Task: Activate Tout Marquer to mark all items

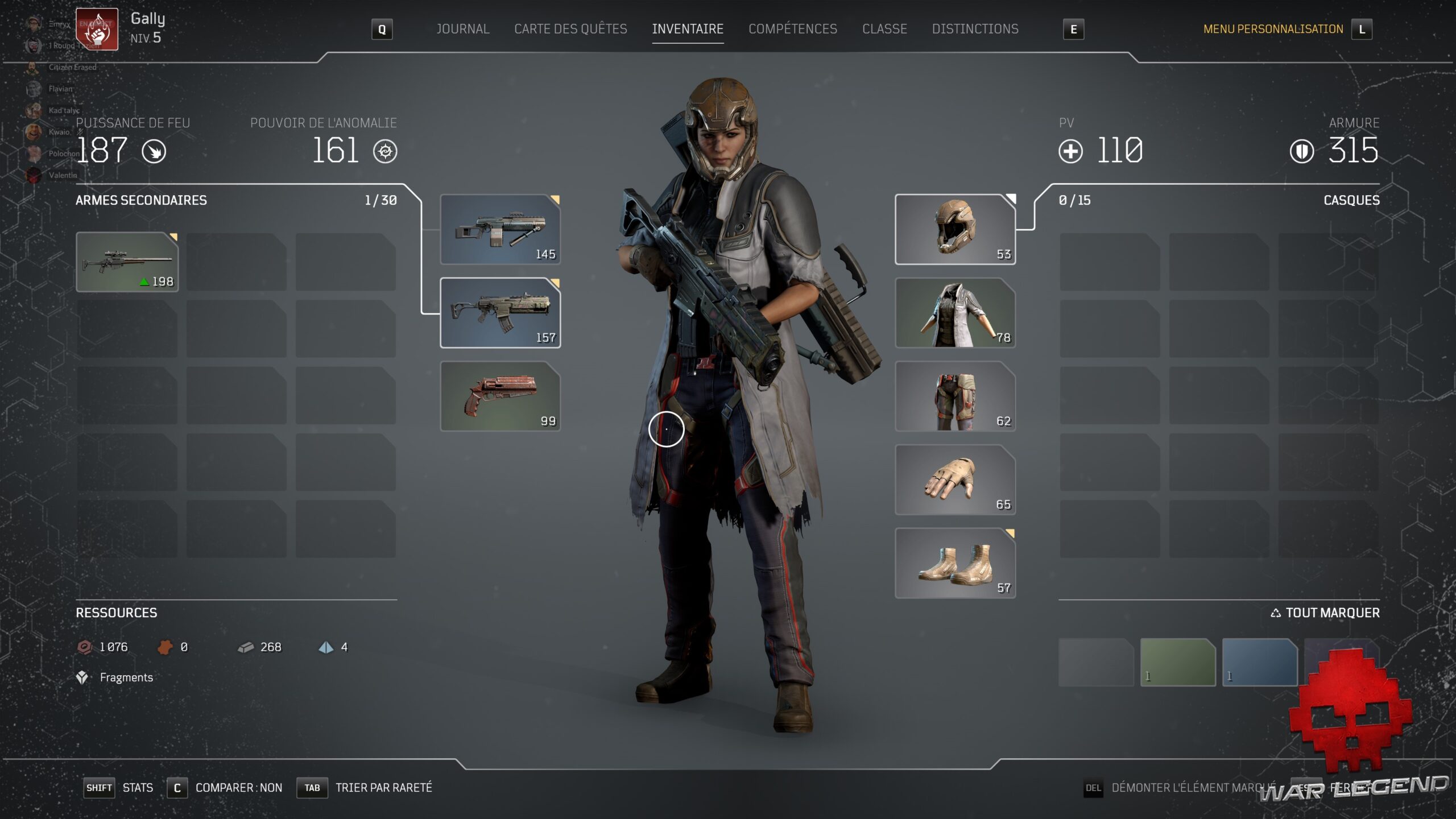Action: tap(1325, 613)
